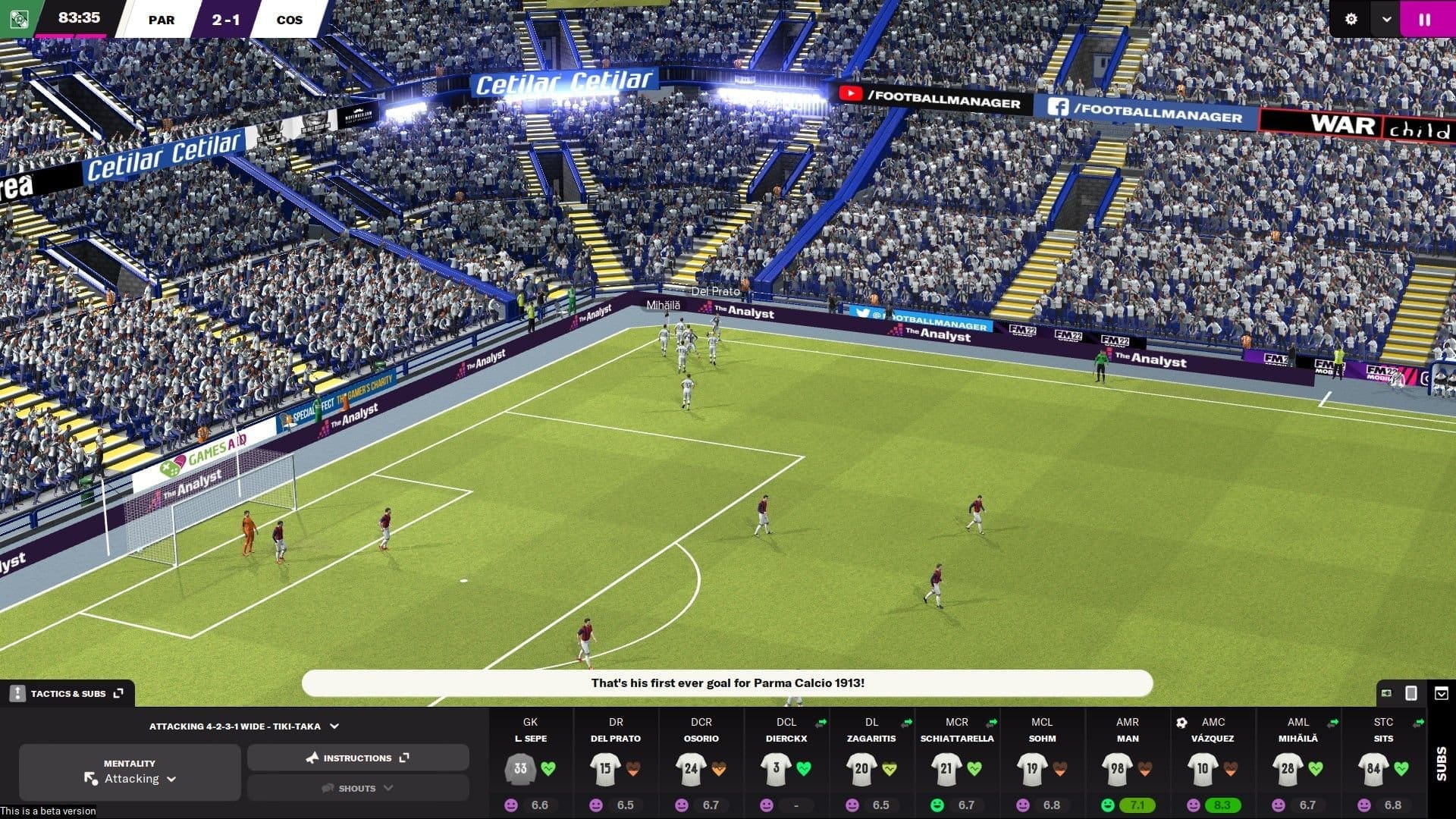The height and width of the screenshot is (819, 1456).
Task: Expand the Shouts dropdown
Action: tap(356, 788)
